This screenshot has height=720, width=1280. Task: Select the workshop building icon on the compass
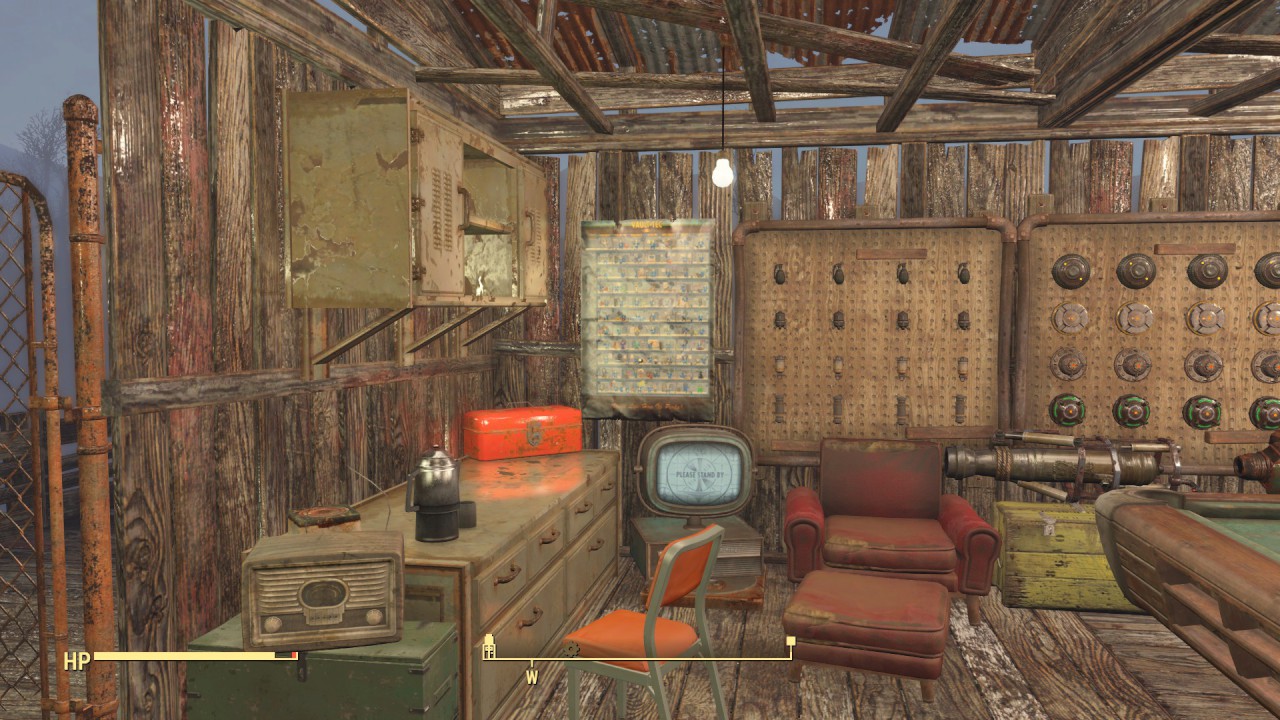coord(488,648)
